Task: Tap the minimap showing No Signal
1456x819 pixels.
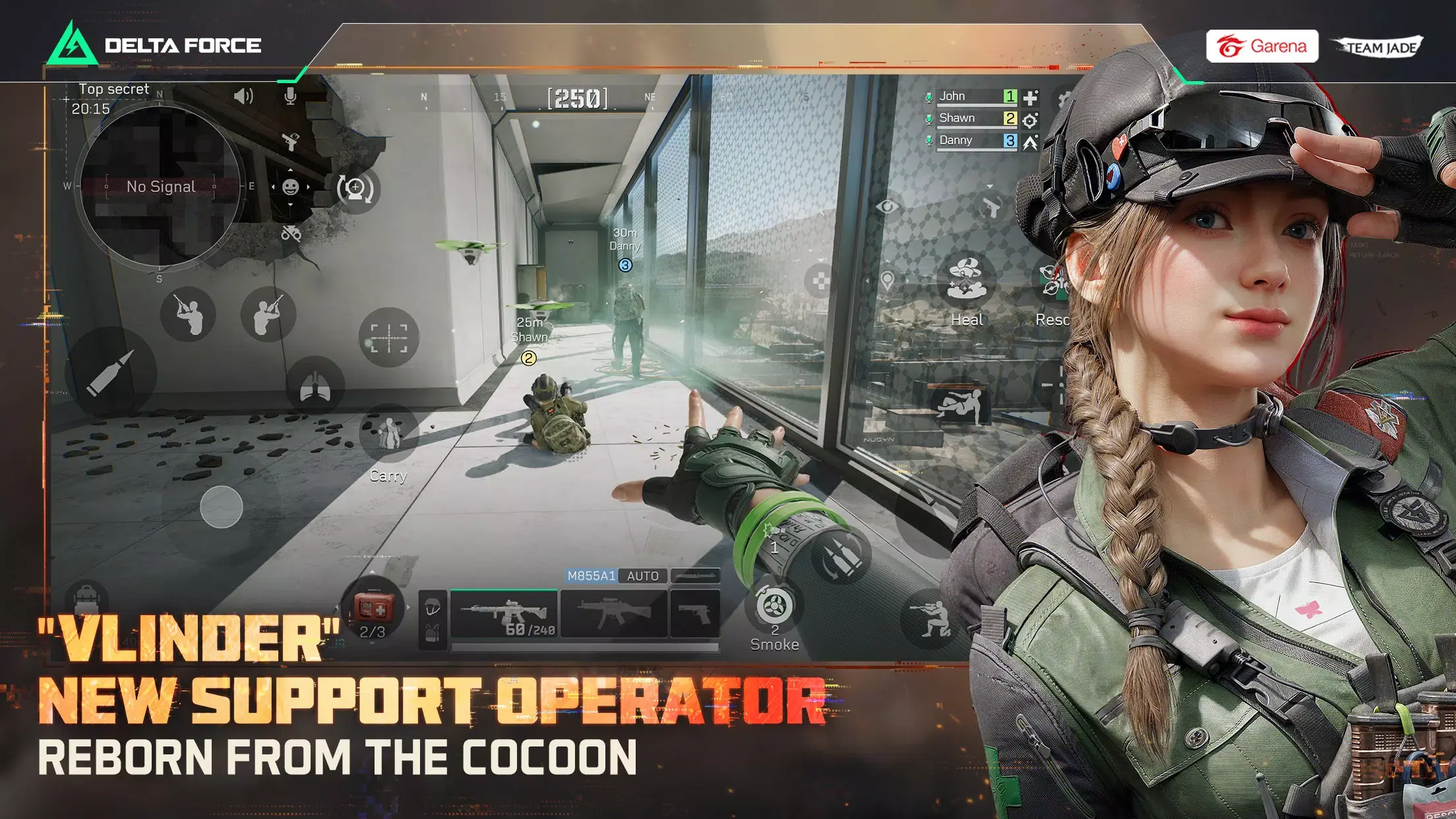Action: (x=160, y=187)
